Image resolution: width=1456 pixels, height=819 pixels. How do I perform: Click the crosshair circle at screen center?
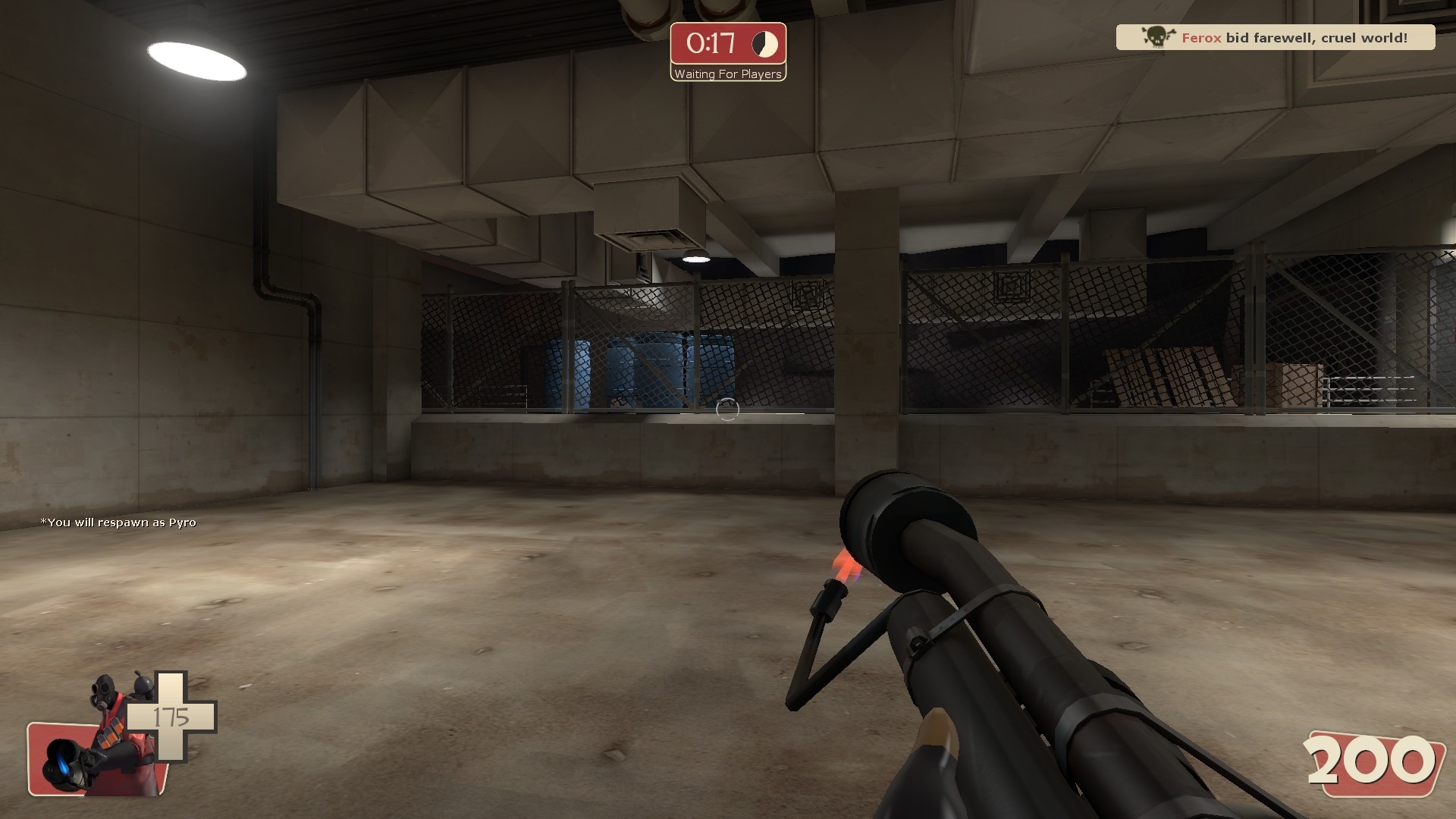728,409
